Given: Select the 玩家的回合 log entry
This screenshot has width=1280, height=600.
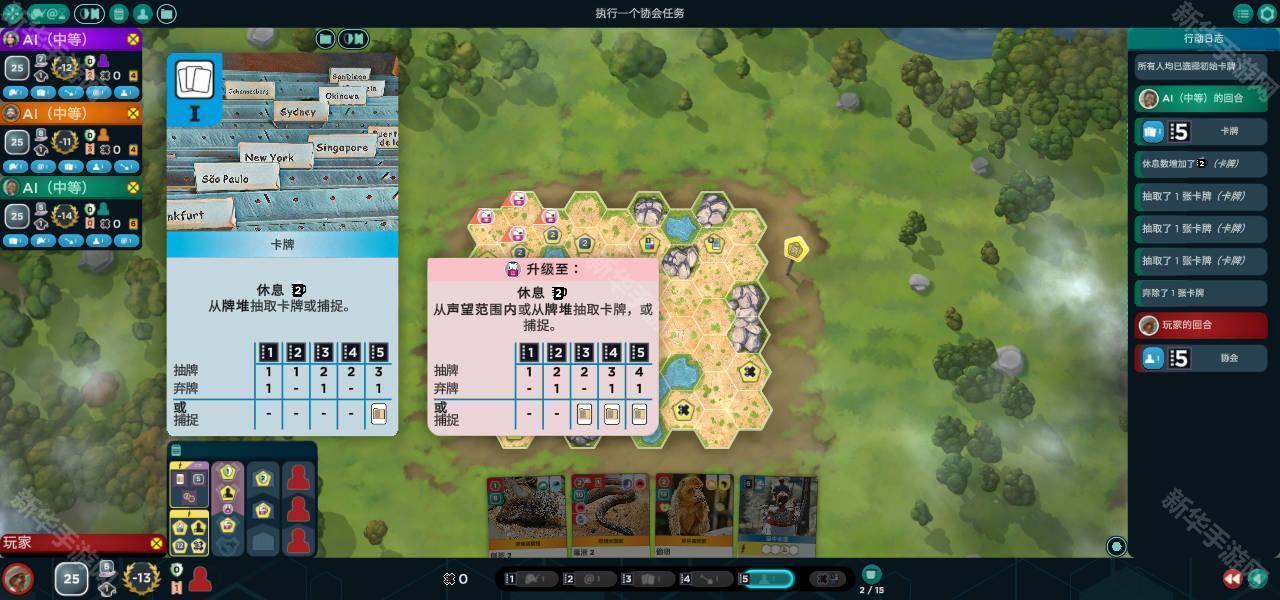Looking at the screenshot, I should pos(1201,326).
